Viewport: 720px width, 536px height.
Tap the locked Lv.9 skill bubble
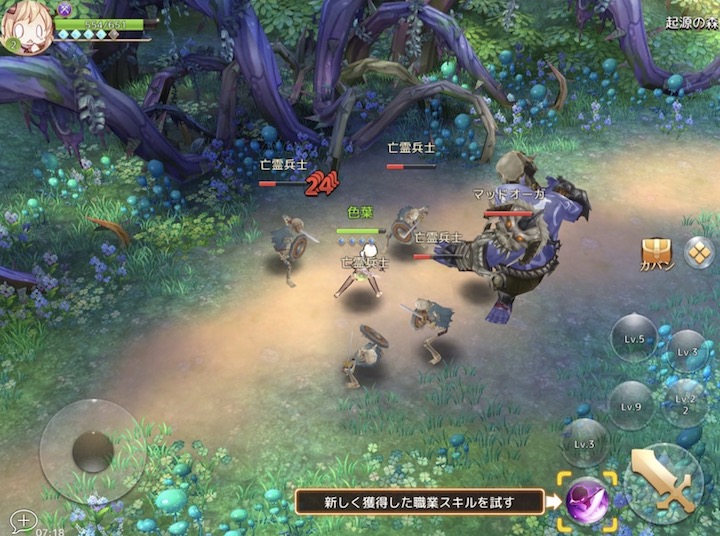coord(631,406)
